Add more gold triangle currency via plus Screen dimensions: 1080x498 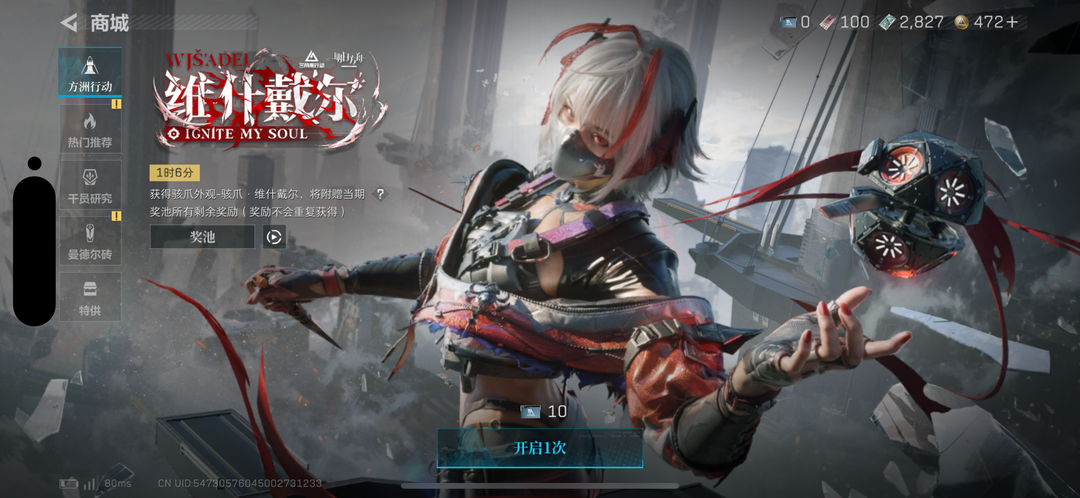1011,22
